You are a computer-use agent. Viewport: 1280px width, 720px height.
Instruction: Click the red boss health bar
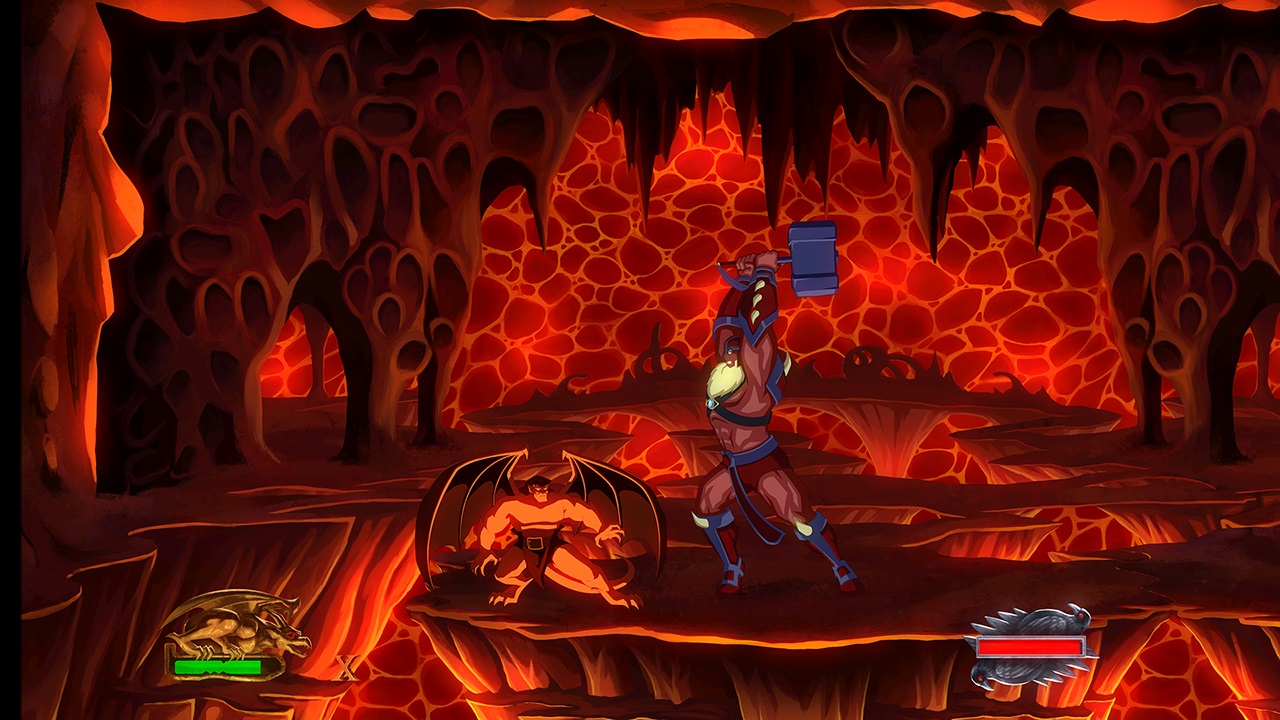(1030, 646)
